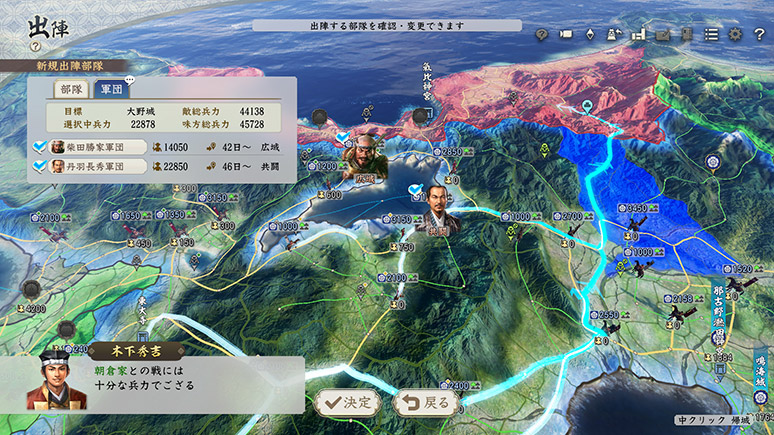Uncheck the 丹羽長秀軍団 checkbox
This screenshot has width=774, height=435.
tap(40, 166)
